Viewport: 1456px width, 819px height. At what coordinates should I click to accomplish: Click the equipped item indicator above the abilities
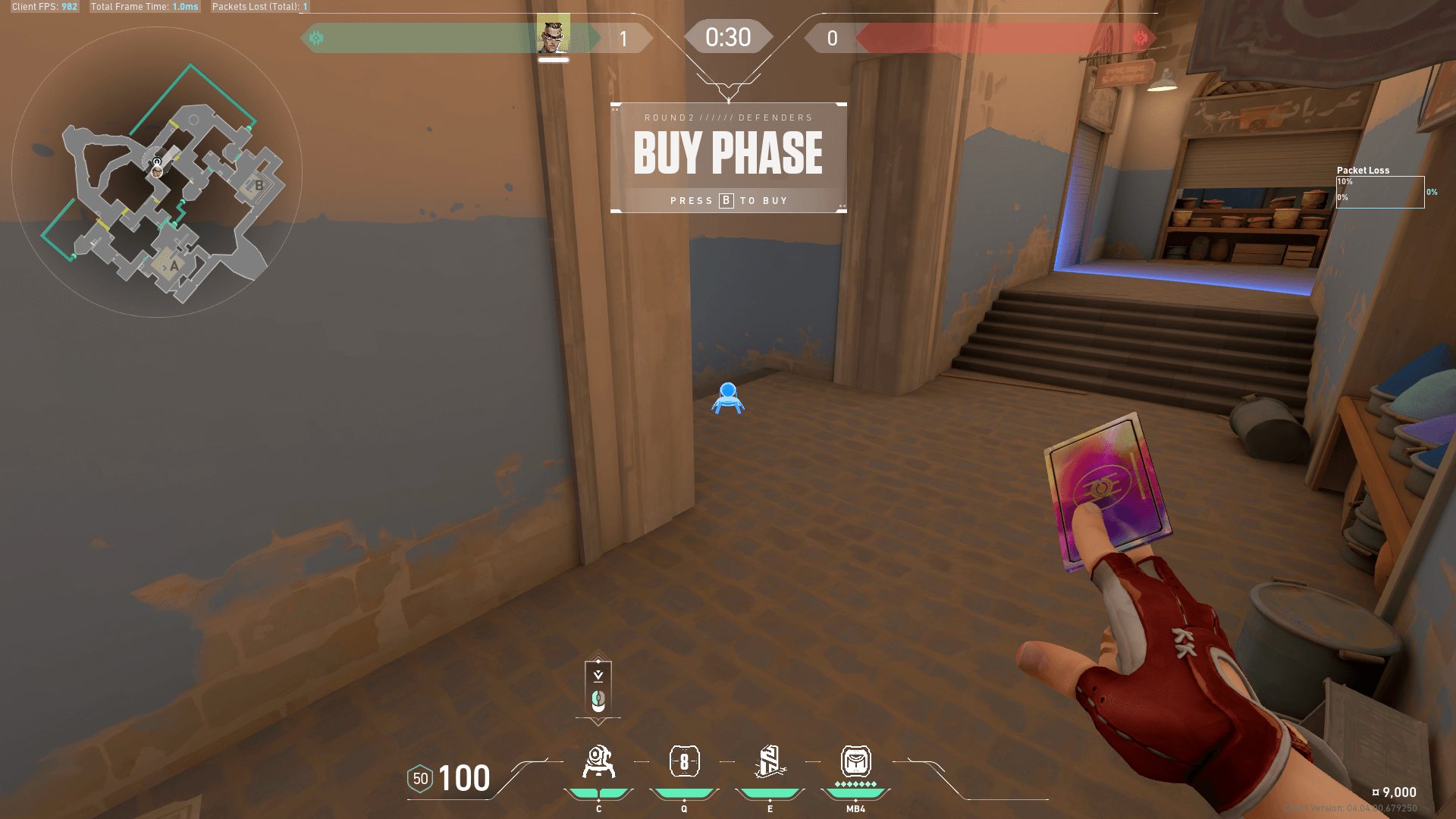point(598,689)
